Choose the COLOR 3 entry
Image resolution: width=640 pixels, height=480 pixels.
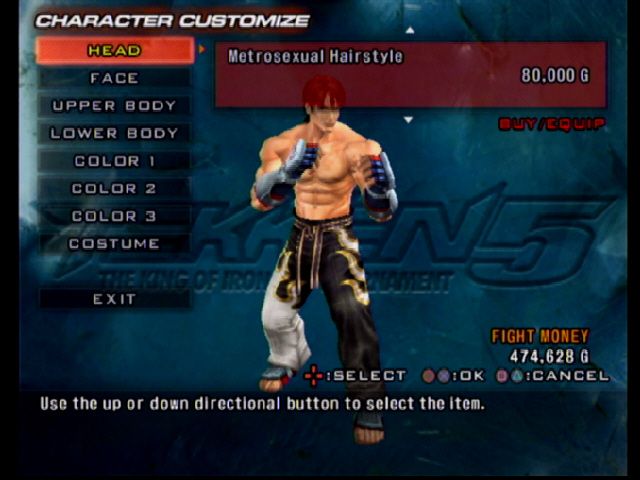tap(114, 216)
